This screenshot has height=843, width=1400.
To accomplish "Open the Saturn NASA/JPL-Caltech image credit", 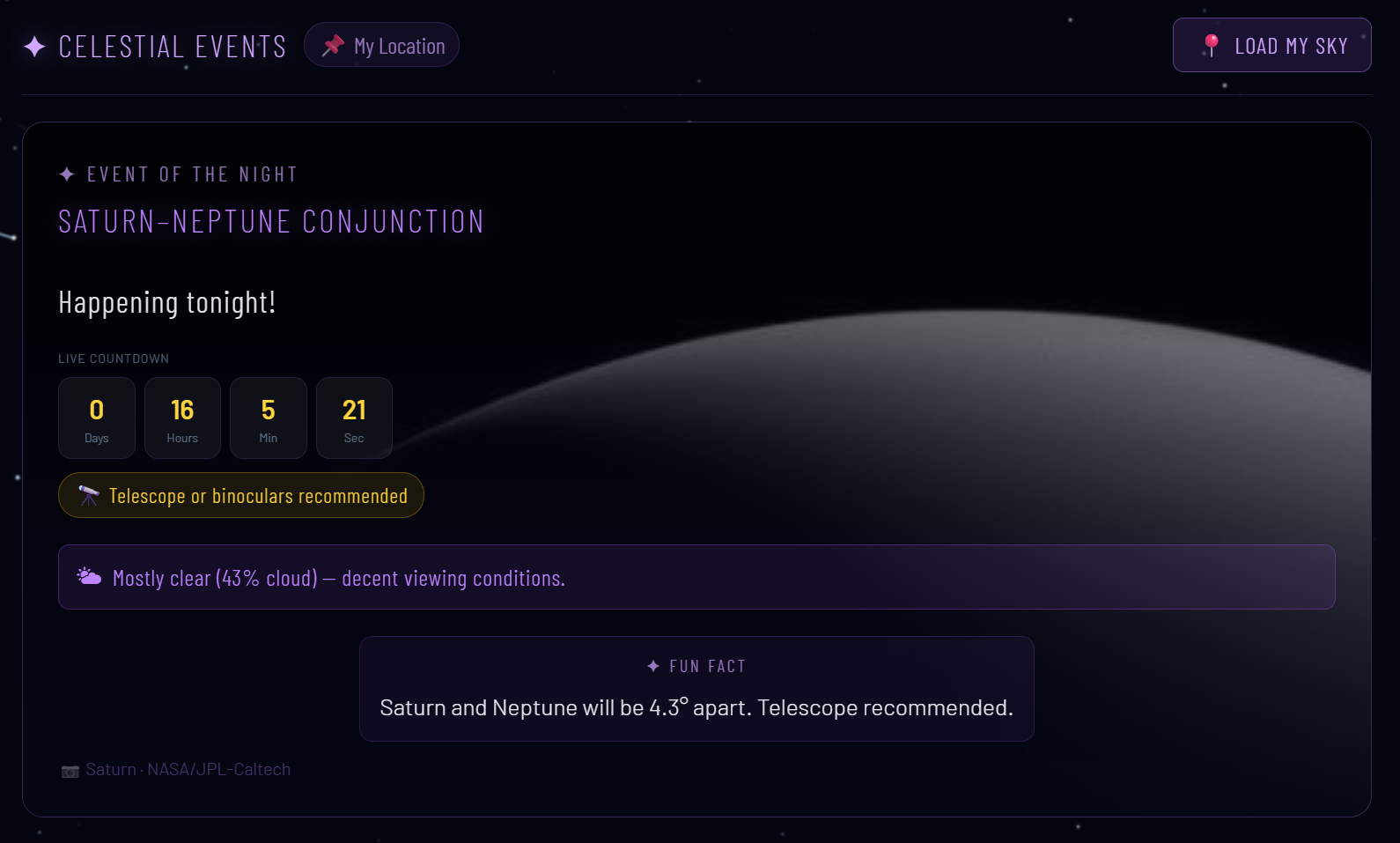I will pos(188,770).
